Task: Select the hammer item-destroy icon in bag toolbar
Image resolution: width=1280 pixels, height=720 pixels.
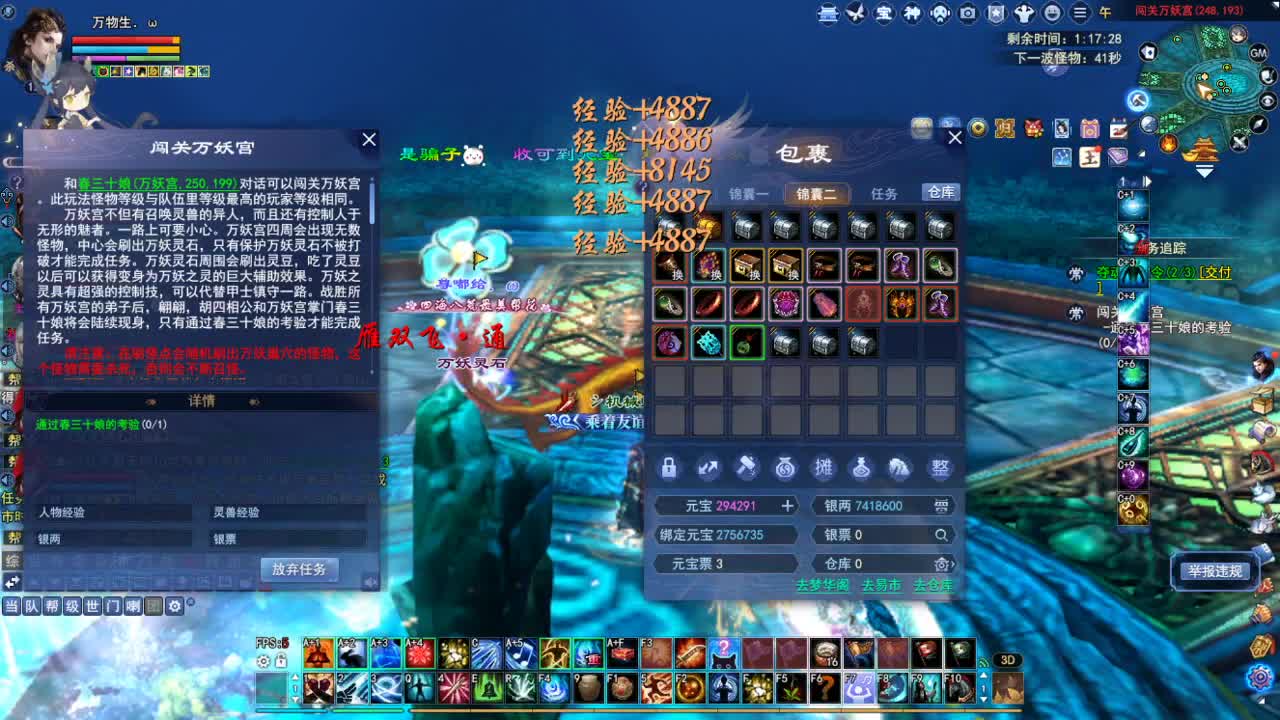Action: [747, 467]
